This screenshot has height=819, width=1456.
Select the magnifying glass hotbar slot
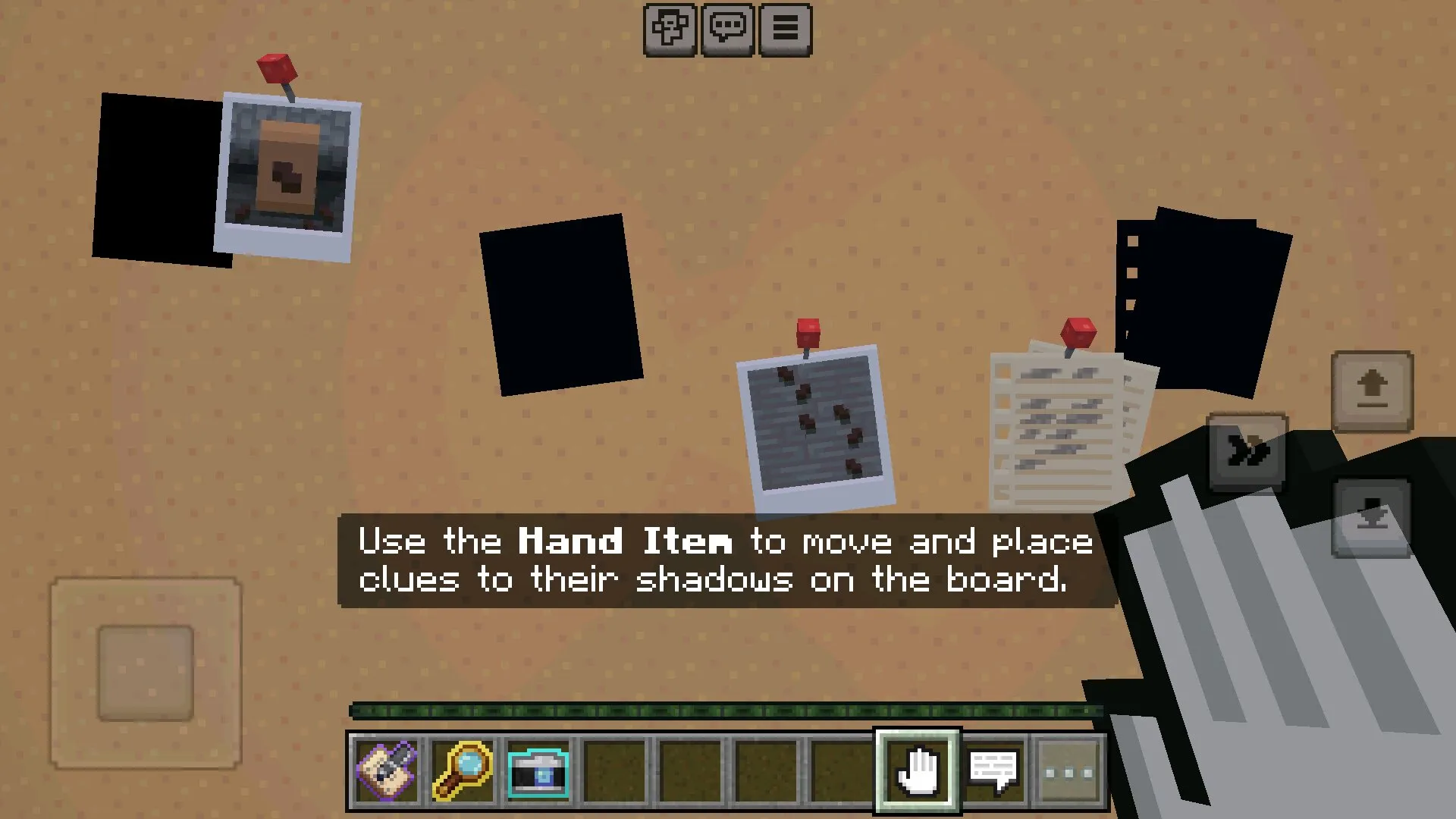463,771
